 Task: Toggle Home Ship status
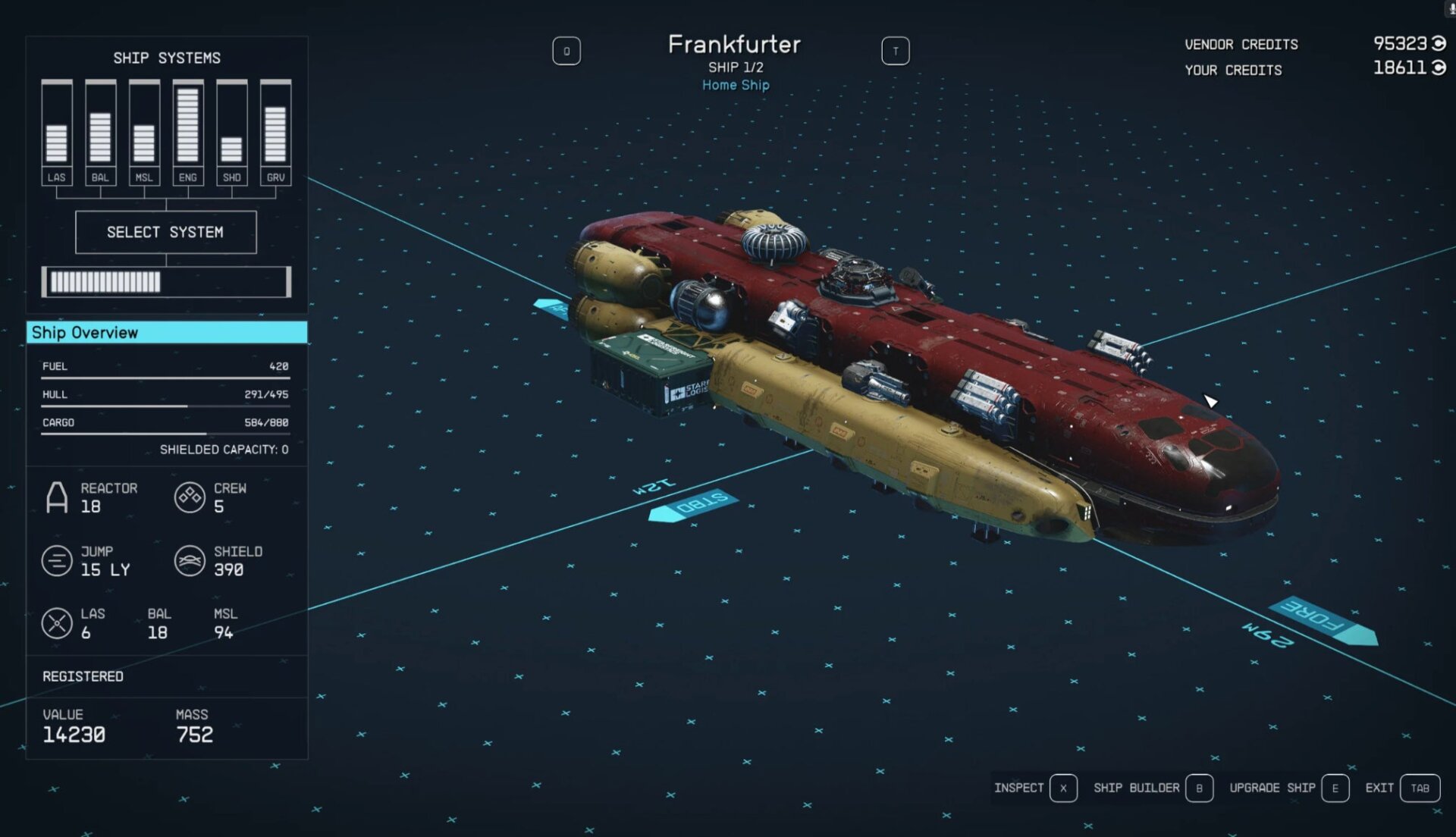[736, 85]
